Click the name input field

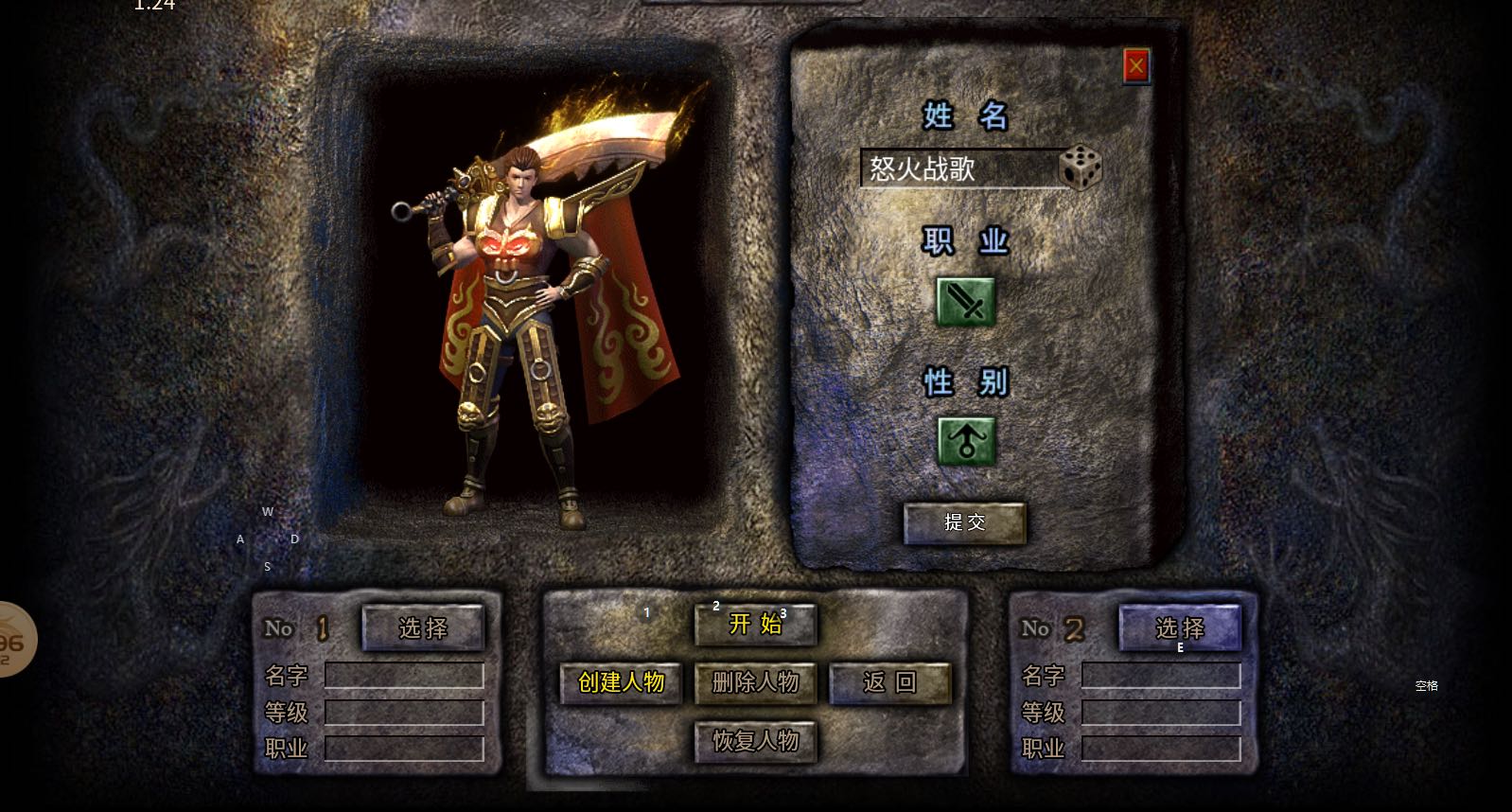[958, 168]
